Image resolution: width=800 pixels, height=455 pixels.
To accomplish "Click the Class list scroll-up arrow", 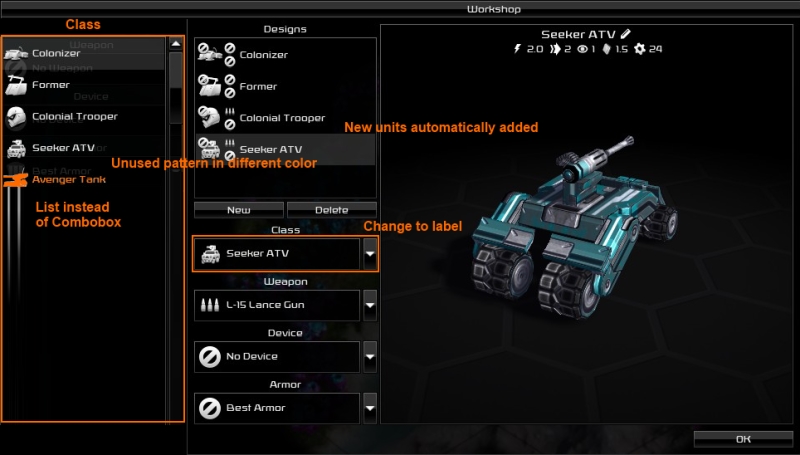I will coord(175,44).
